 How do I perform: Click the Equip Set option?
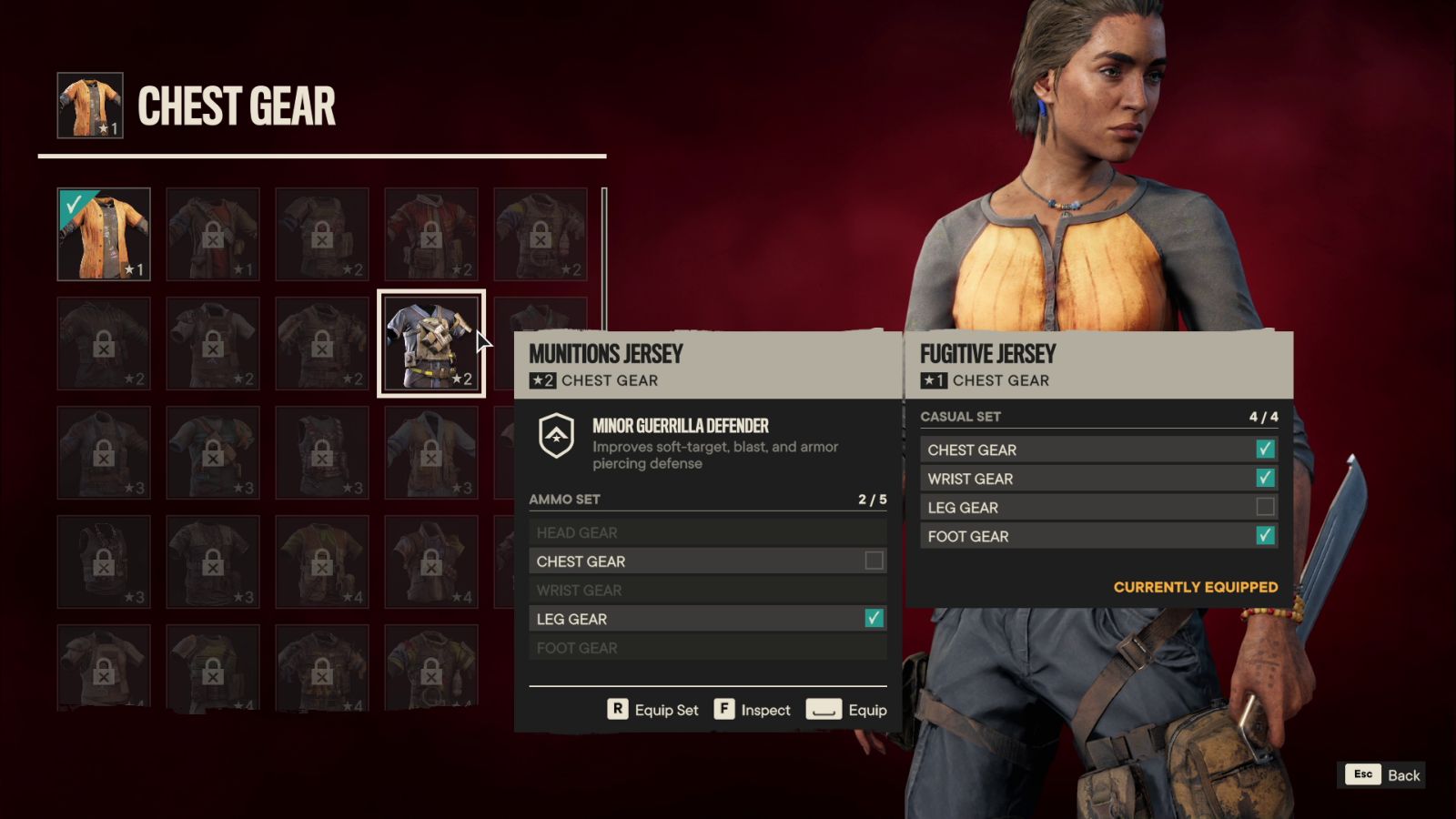click(x=653, y=710)
